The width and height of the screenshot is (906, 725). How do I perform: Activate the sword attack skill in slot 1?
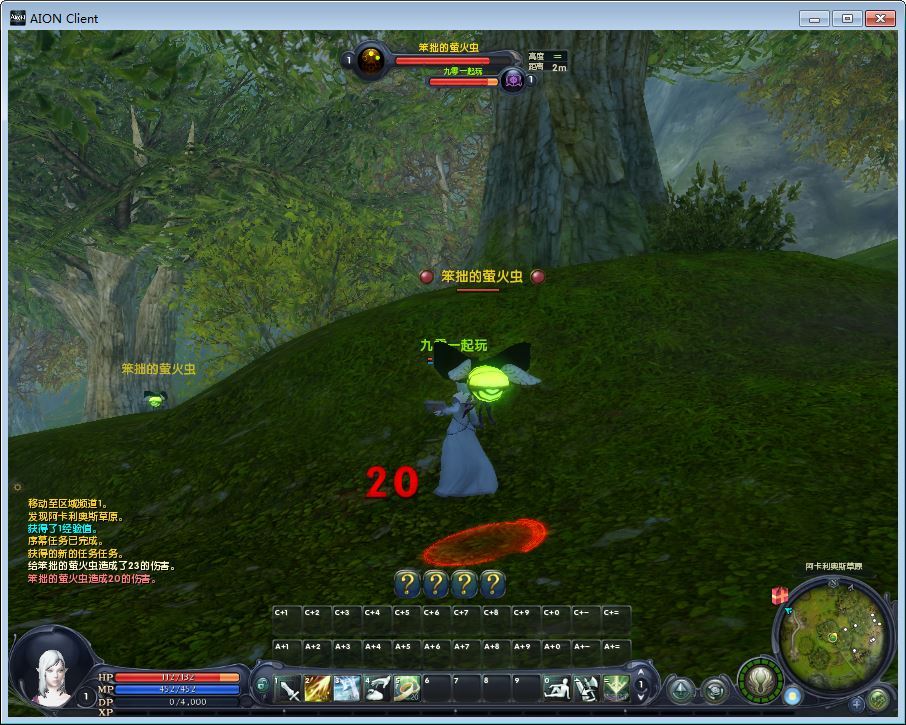coord(289,689)
